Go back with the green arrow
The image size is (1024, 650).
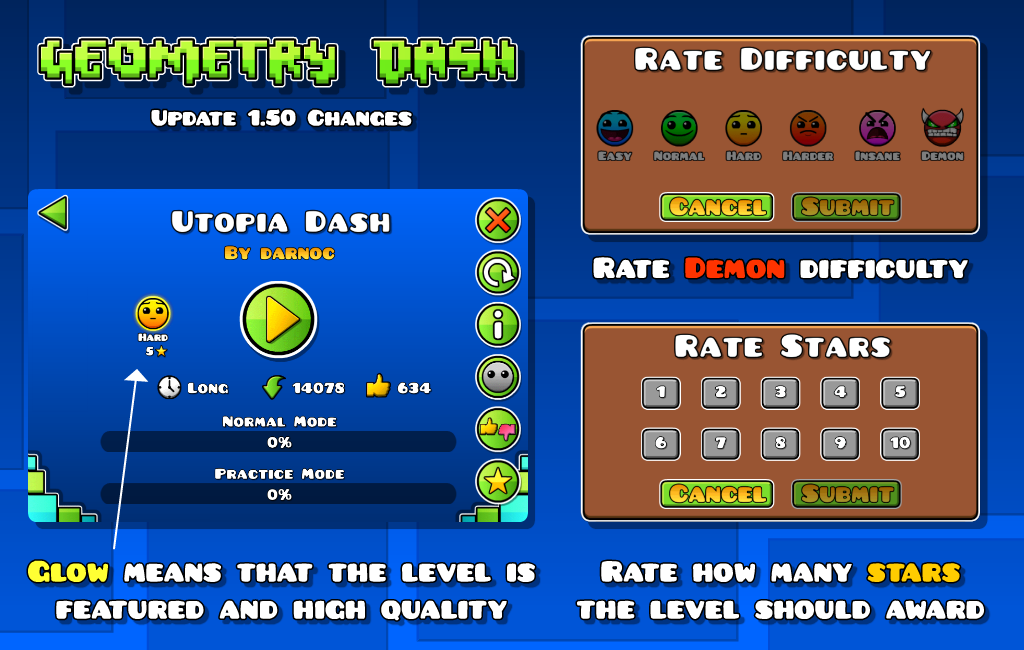[53, 213]
